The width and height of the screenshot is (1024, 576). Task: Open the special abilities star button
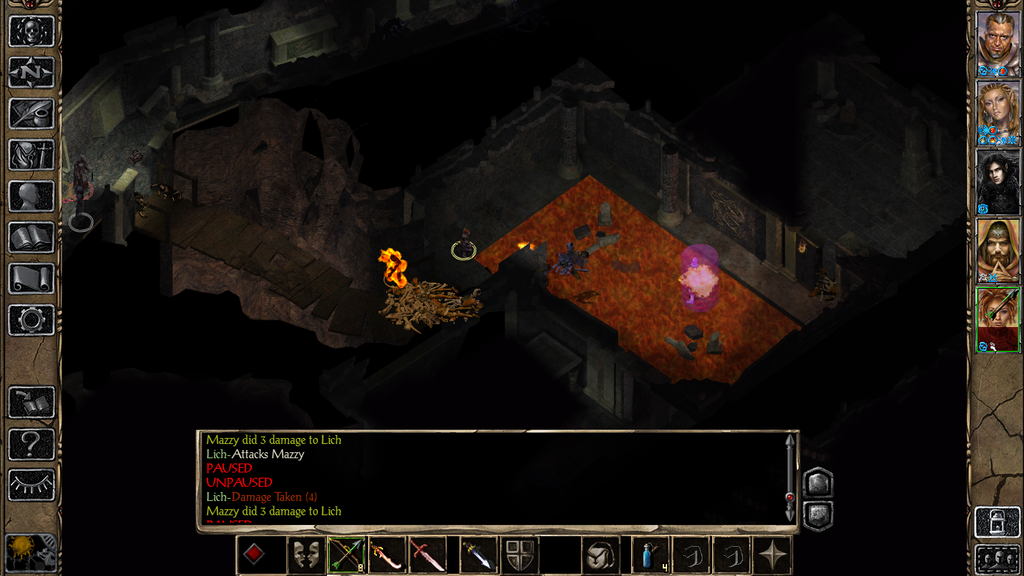coord(773,555)
